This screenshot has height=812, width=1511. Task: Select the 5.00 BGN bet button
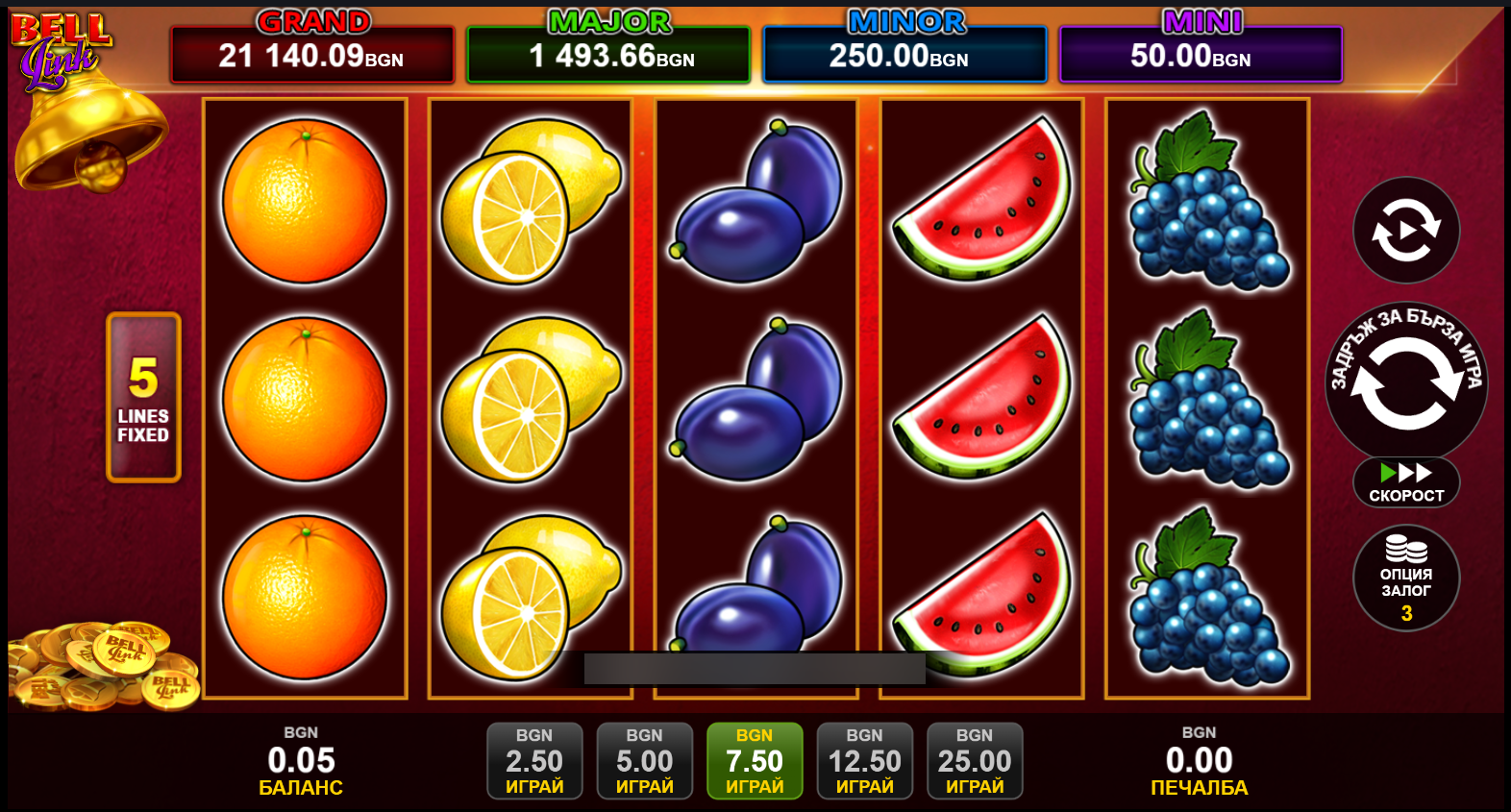point(644,761)
